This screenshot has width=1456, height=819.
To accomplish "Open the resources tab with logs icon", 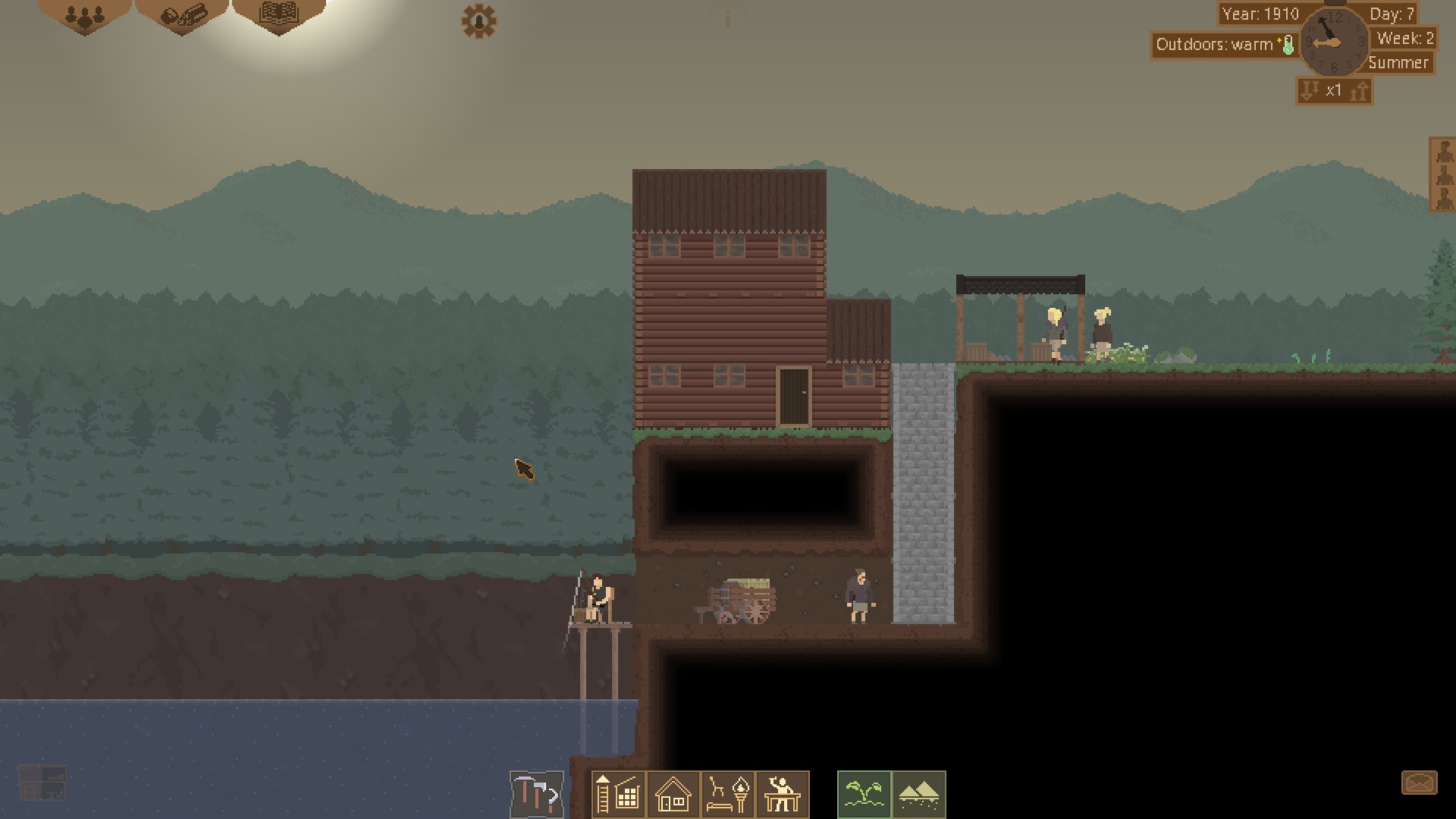I will click(x=182, y=17).
